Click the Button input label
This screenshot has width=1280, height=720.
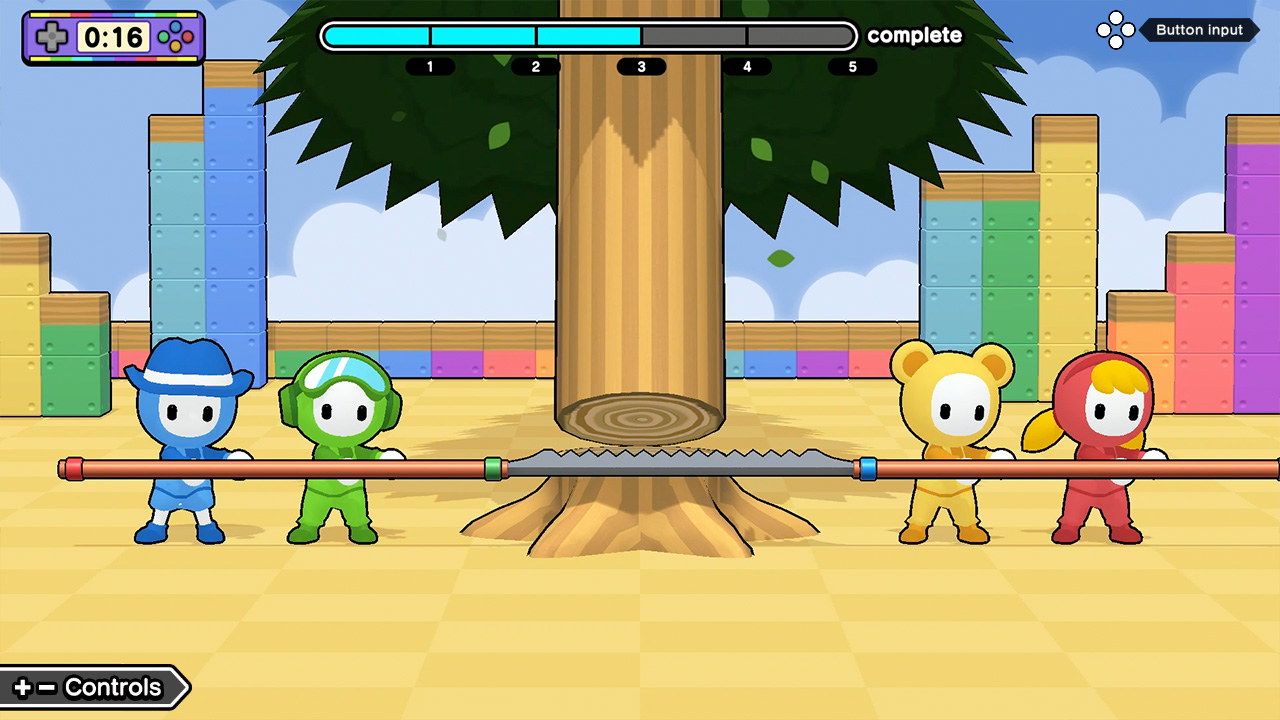pos(1199,30)
